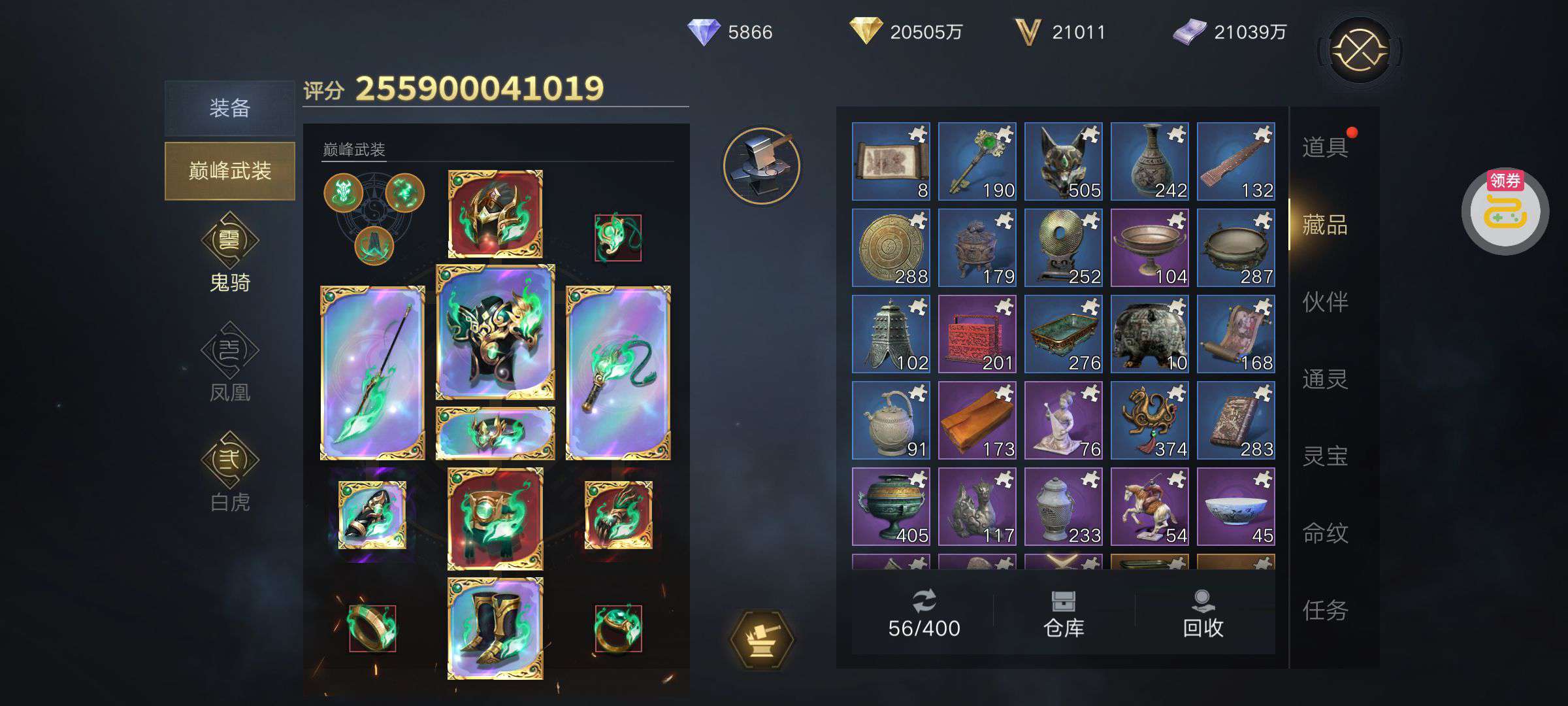The width and height of the screenshot is (1568, 706).
Task: Open the hexagonal crafting hammer button
Action: 762,639
